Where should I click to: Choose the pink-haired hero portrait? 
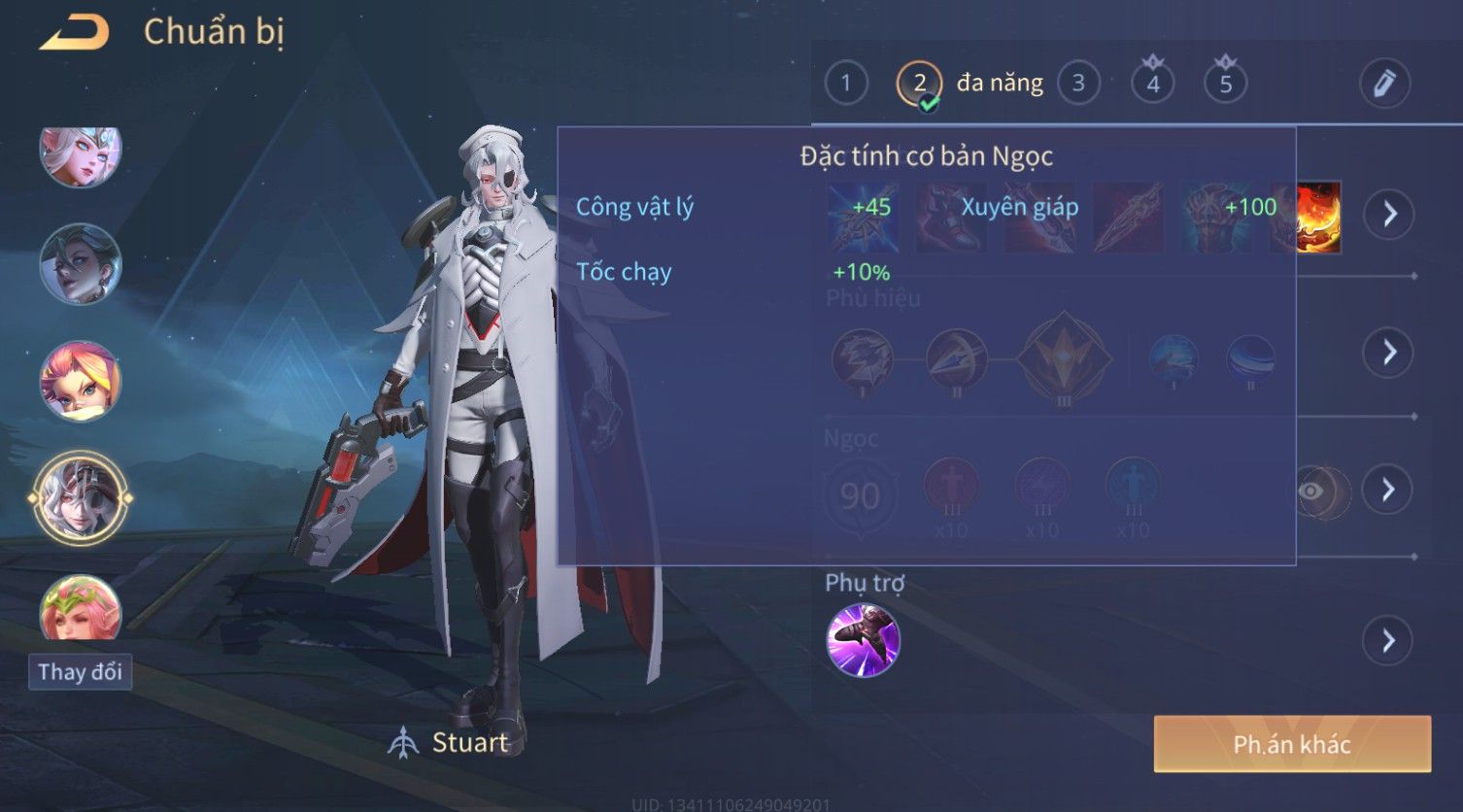81,381
